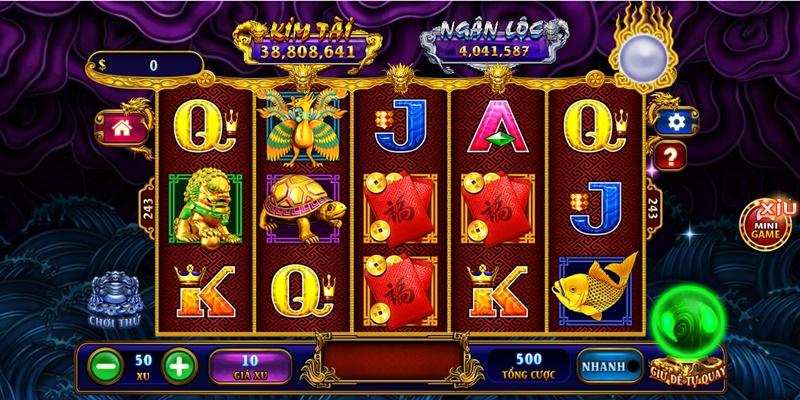Click the purple Giá Xu coin value button

click(x=250, y=365)
